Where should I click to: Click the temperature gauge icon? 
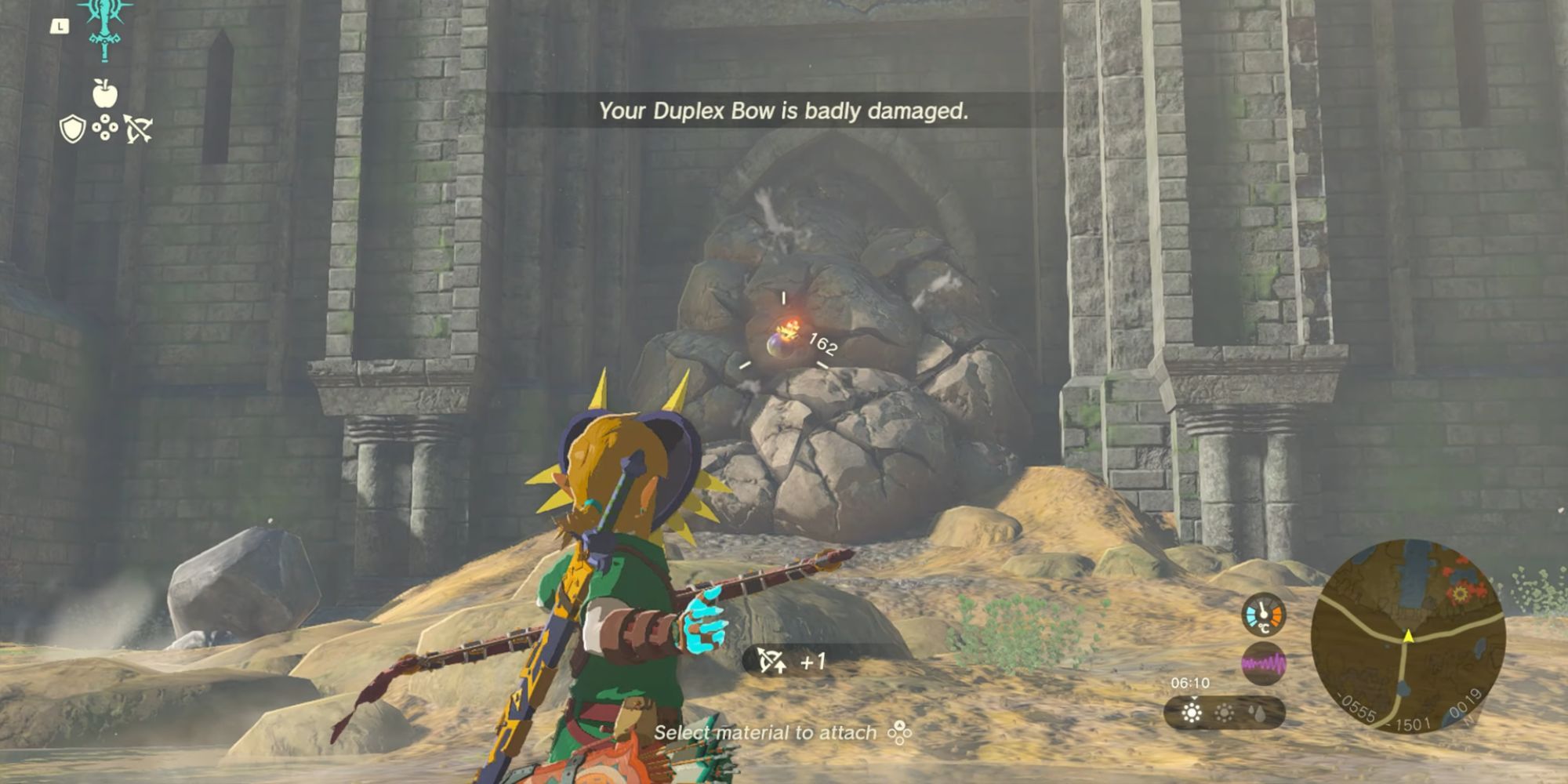click(x=1263, y=615)
